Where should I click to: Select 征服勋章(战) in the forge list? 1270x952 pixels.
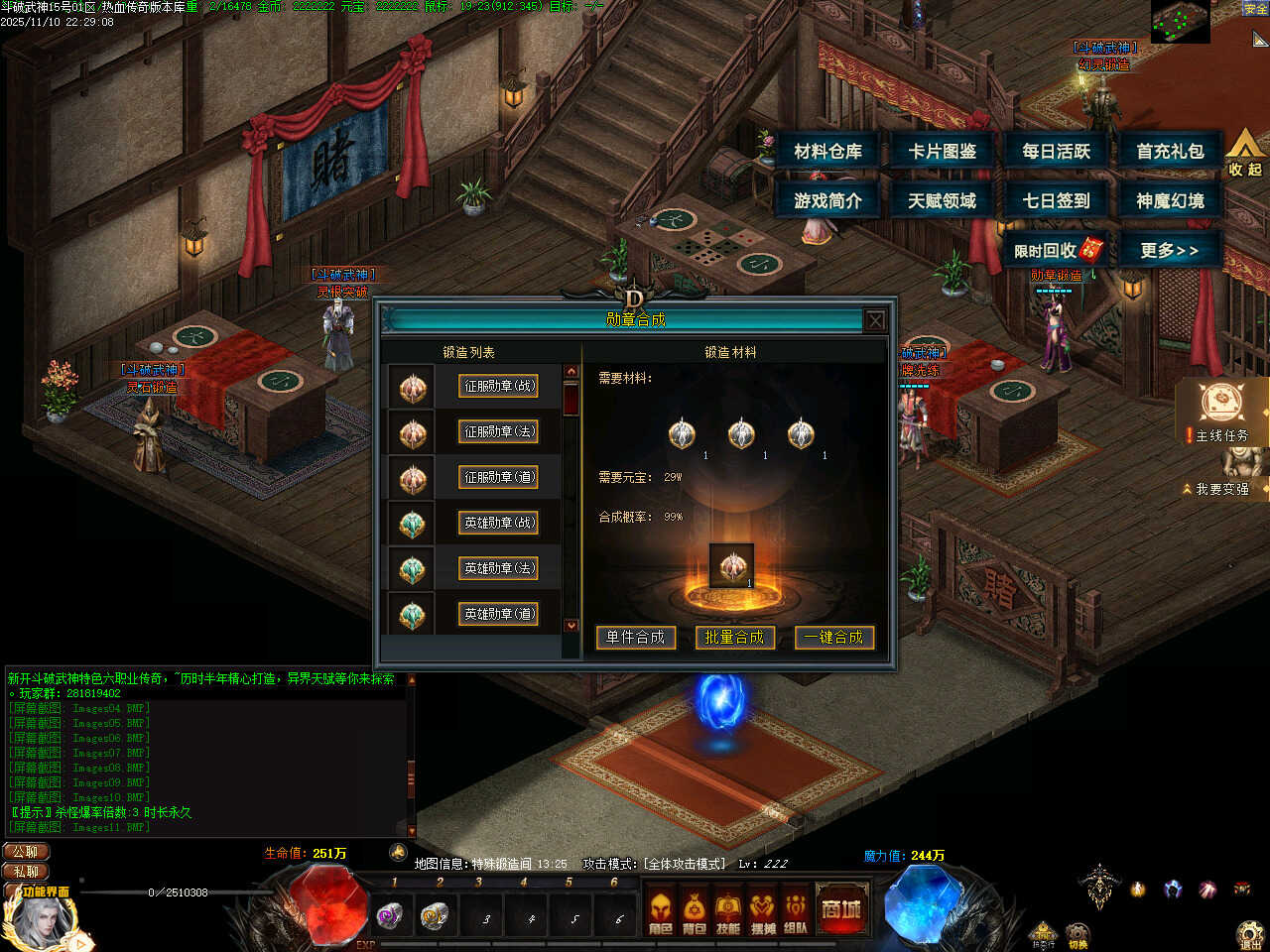click(499, 386)
